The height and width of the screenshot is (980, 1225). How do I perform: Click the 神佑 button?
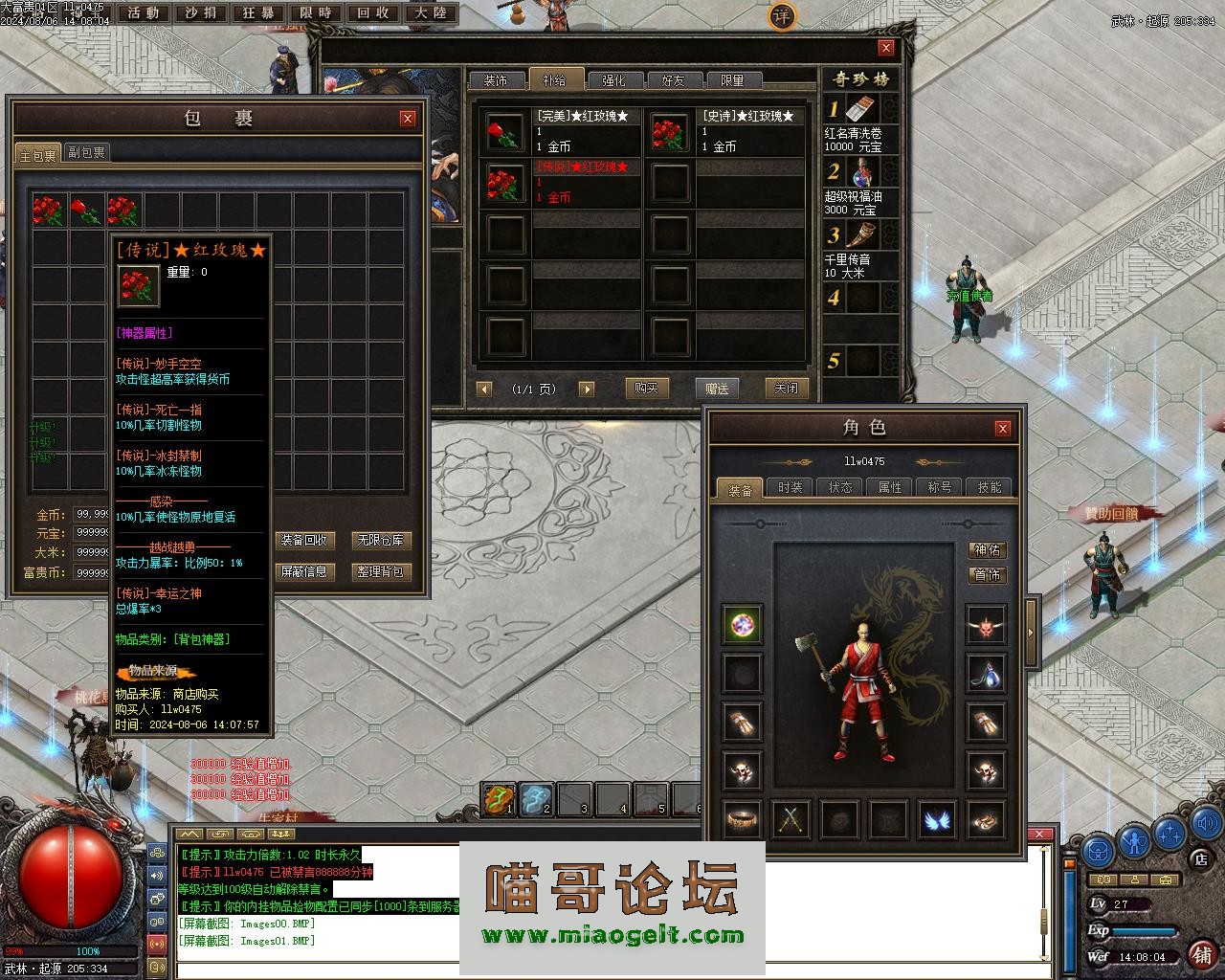tap(987, 549)
